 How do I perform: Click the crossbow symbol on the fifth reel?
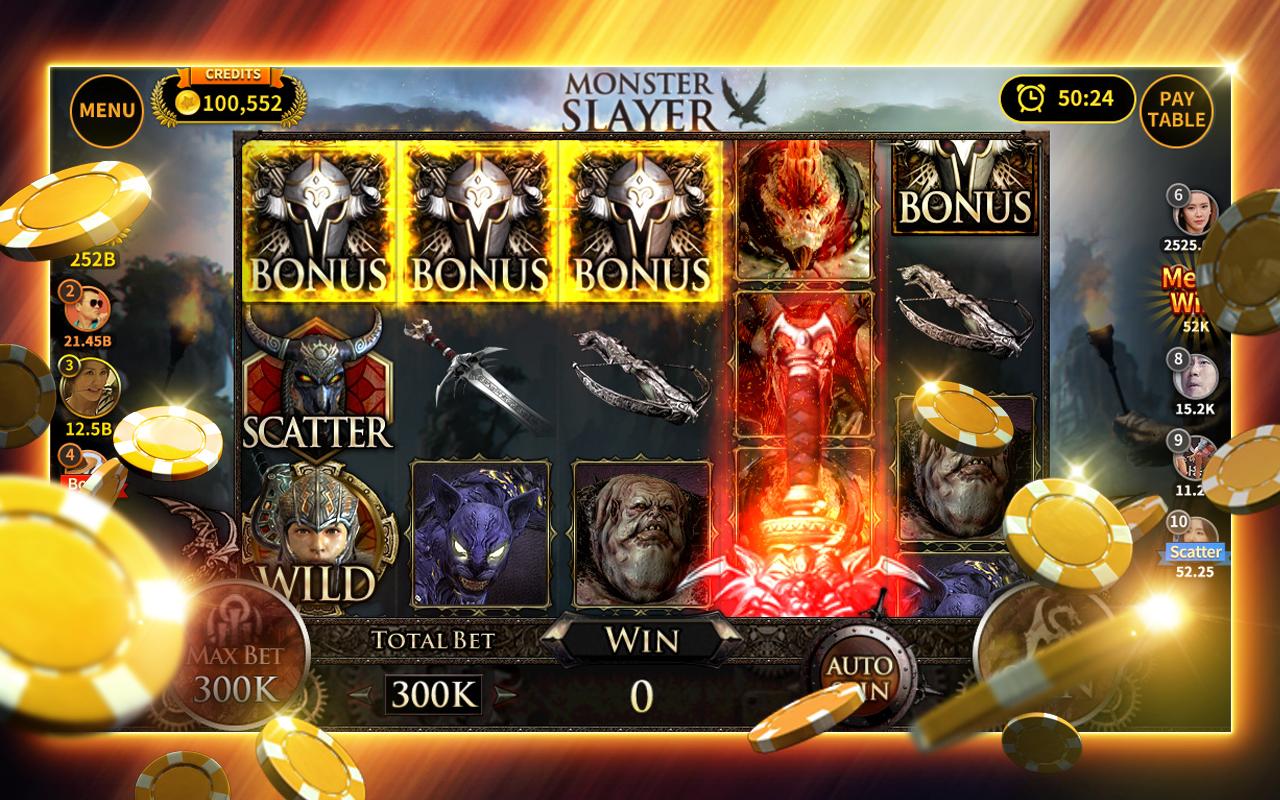[960, 310]
